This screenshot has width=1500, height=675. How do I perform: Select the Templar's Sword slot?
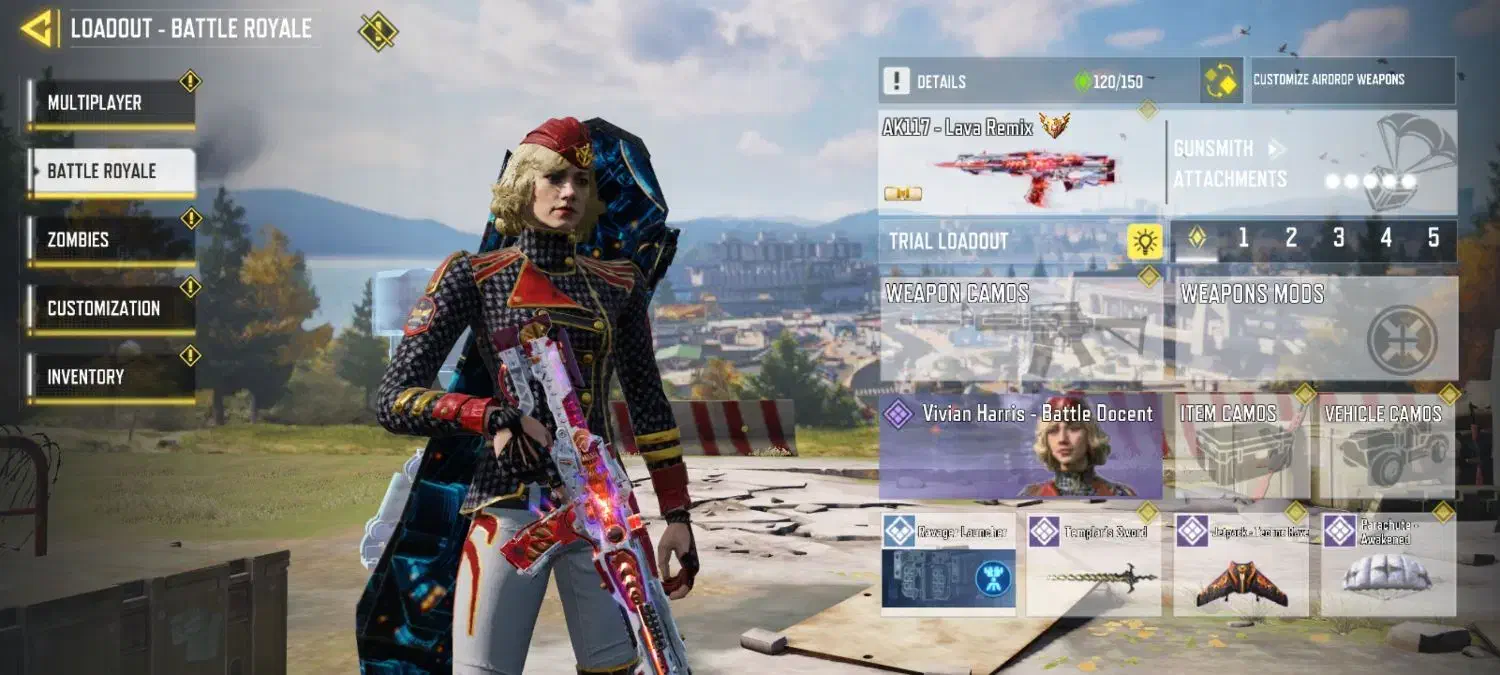1093,564
